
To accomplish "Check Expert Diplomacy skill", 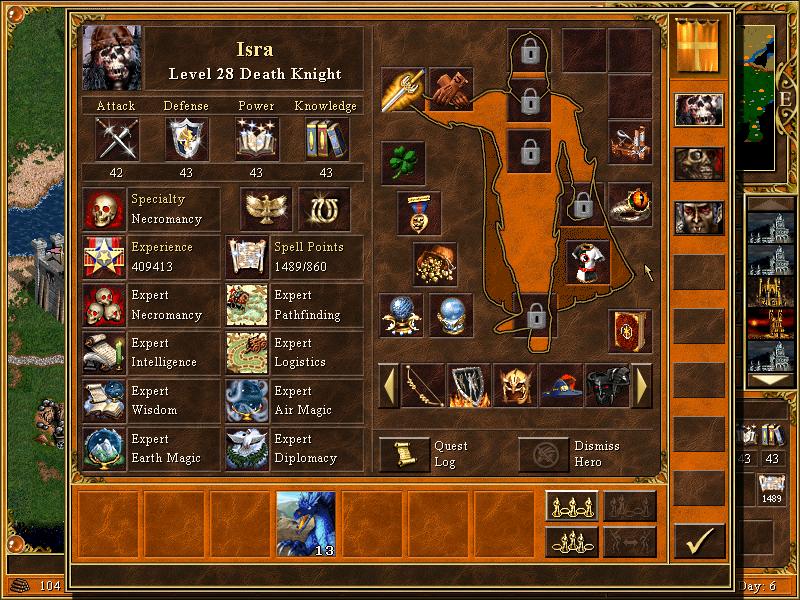I will [247, 448].
